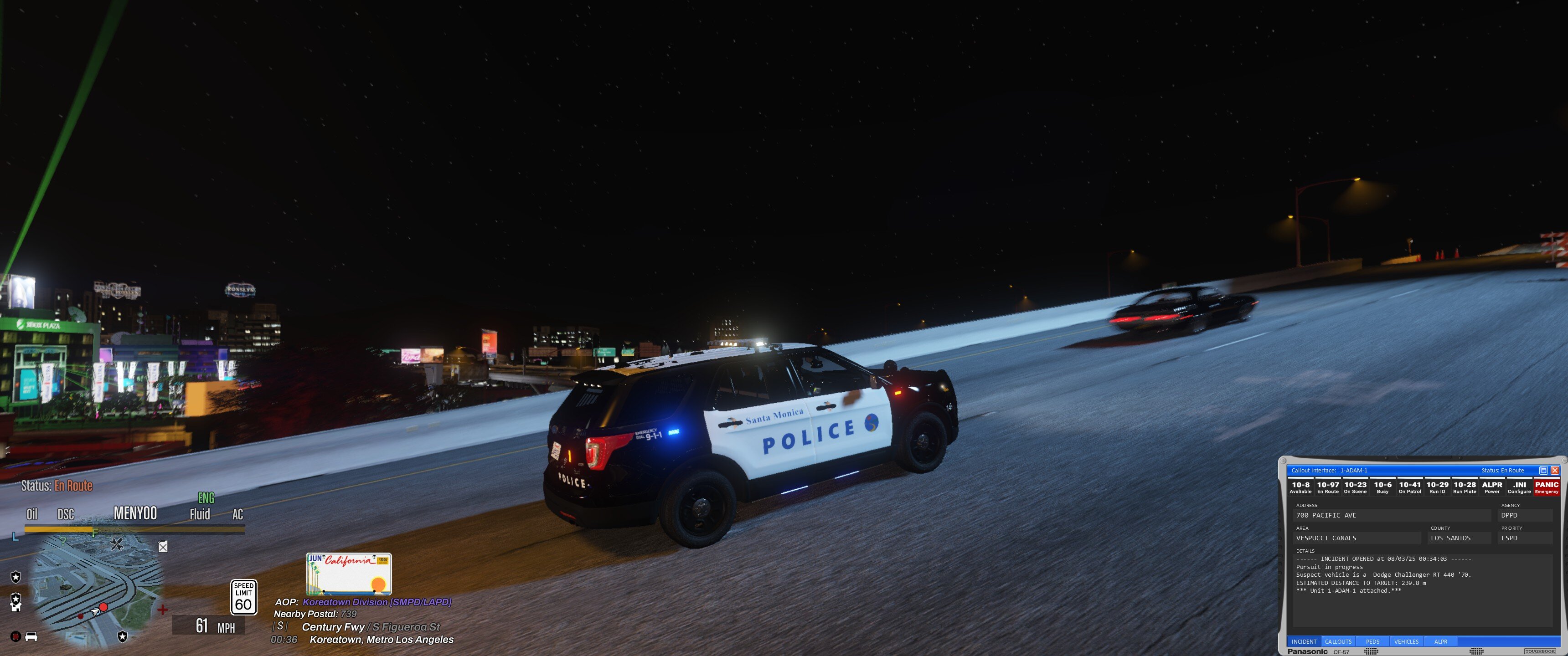Mark unit as 10-97 En Route

click(x=1328, y=487)
